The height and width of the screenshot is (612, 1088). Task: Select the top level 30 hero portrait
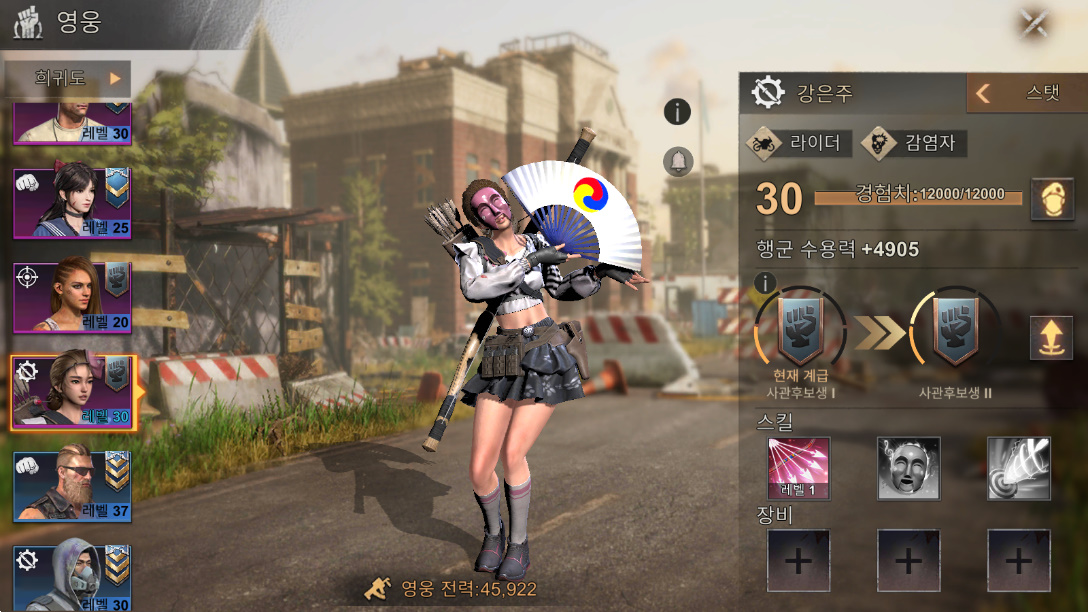click(72, 122)
